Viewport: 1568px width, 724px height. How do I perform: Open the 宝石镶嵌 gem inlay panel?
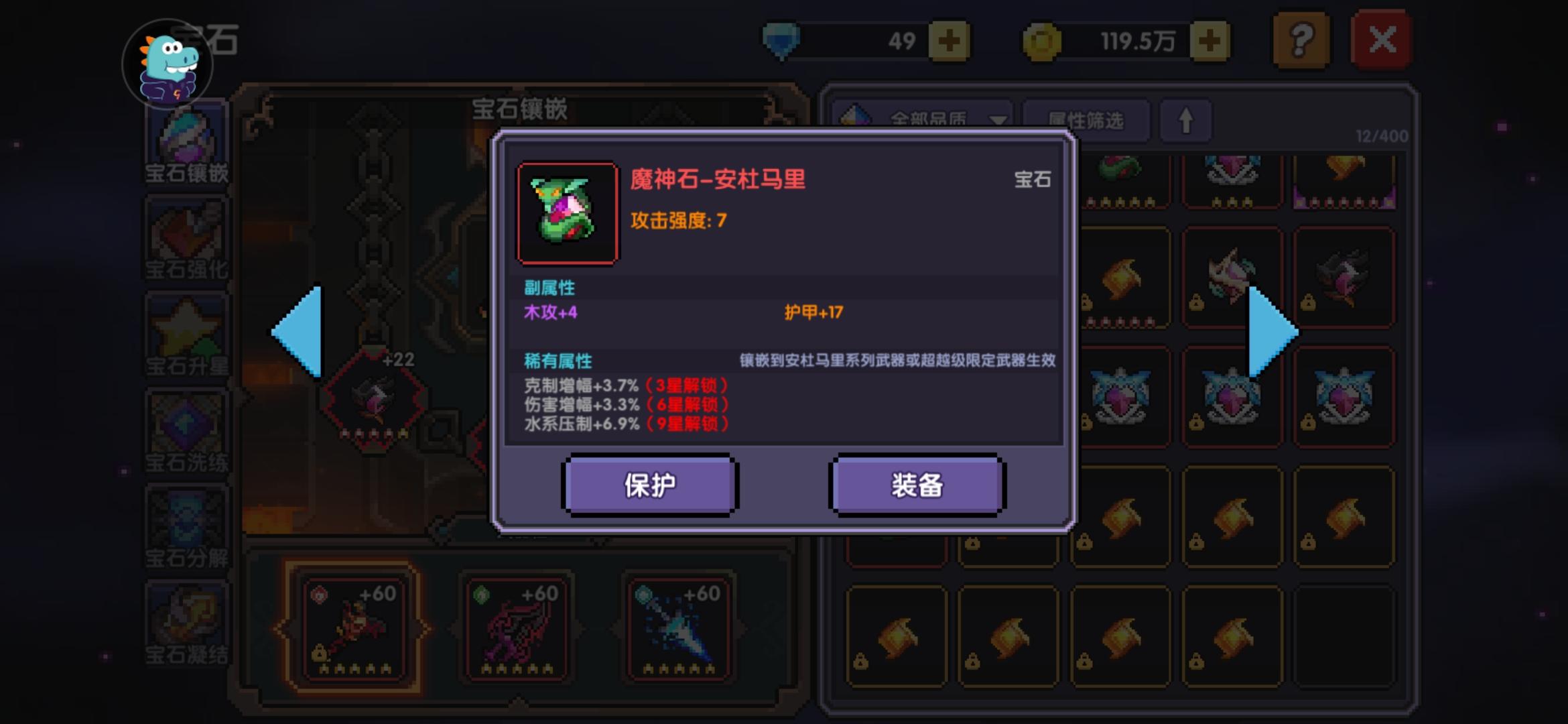click(188, 141)
